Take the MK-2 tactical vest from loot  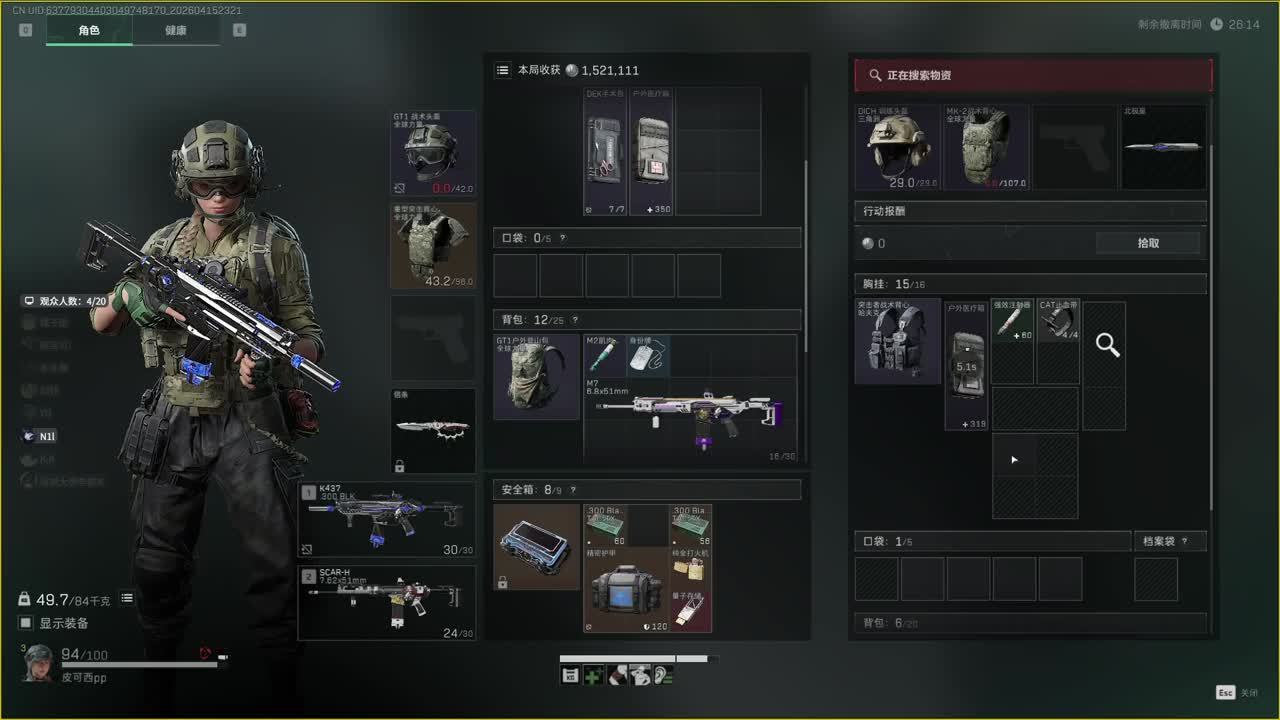pos(985,148)
